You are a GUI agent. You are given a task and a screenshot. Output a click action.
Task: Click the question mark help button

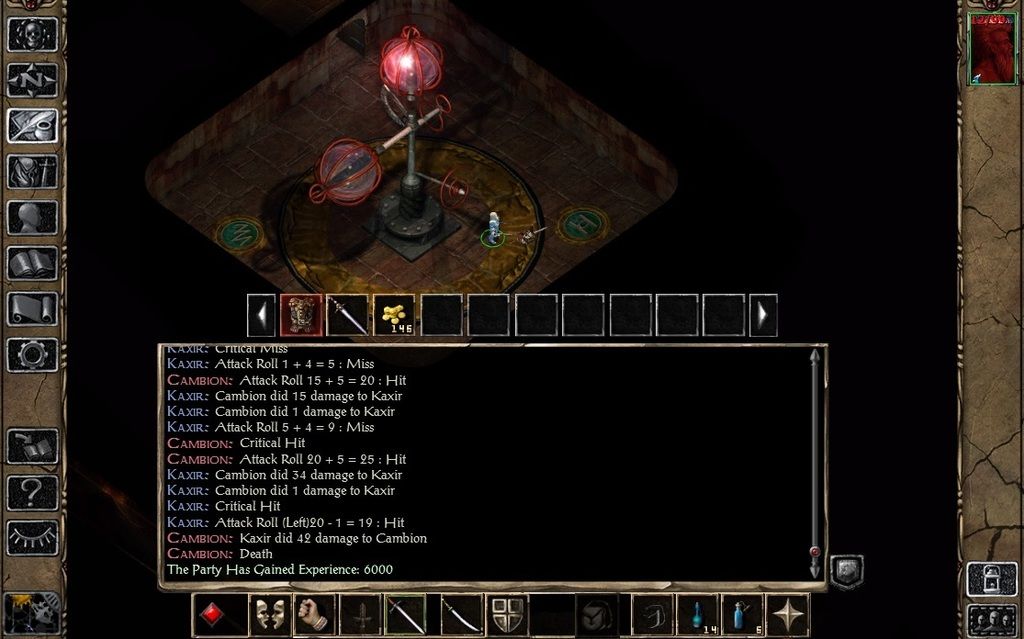[x=32, y=492]
